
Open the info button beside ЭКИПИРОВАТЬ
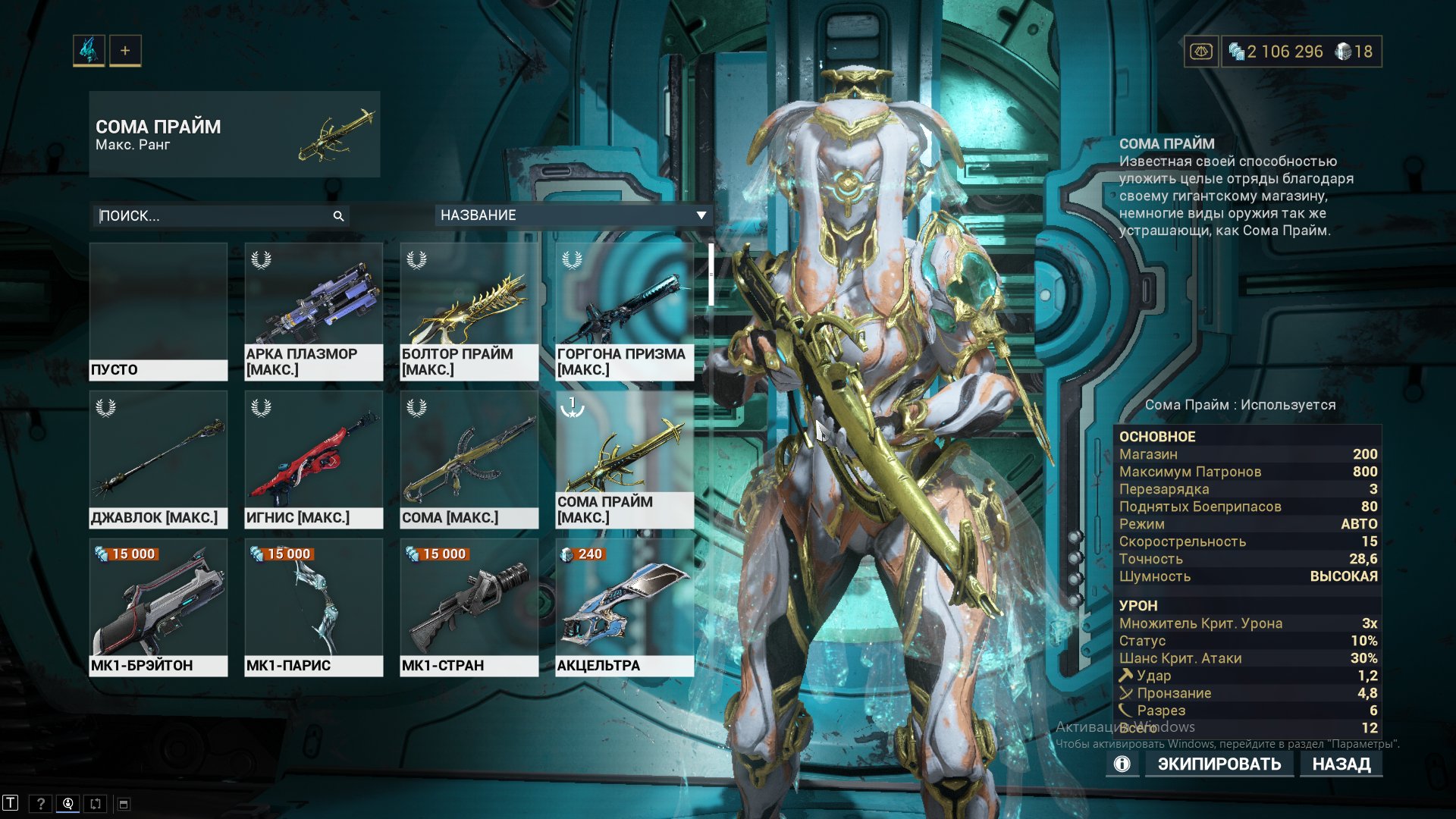point(1122,764)
